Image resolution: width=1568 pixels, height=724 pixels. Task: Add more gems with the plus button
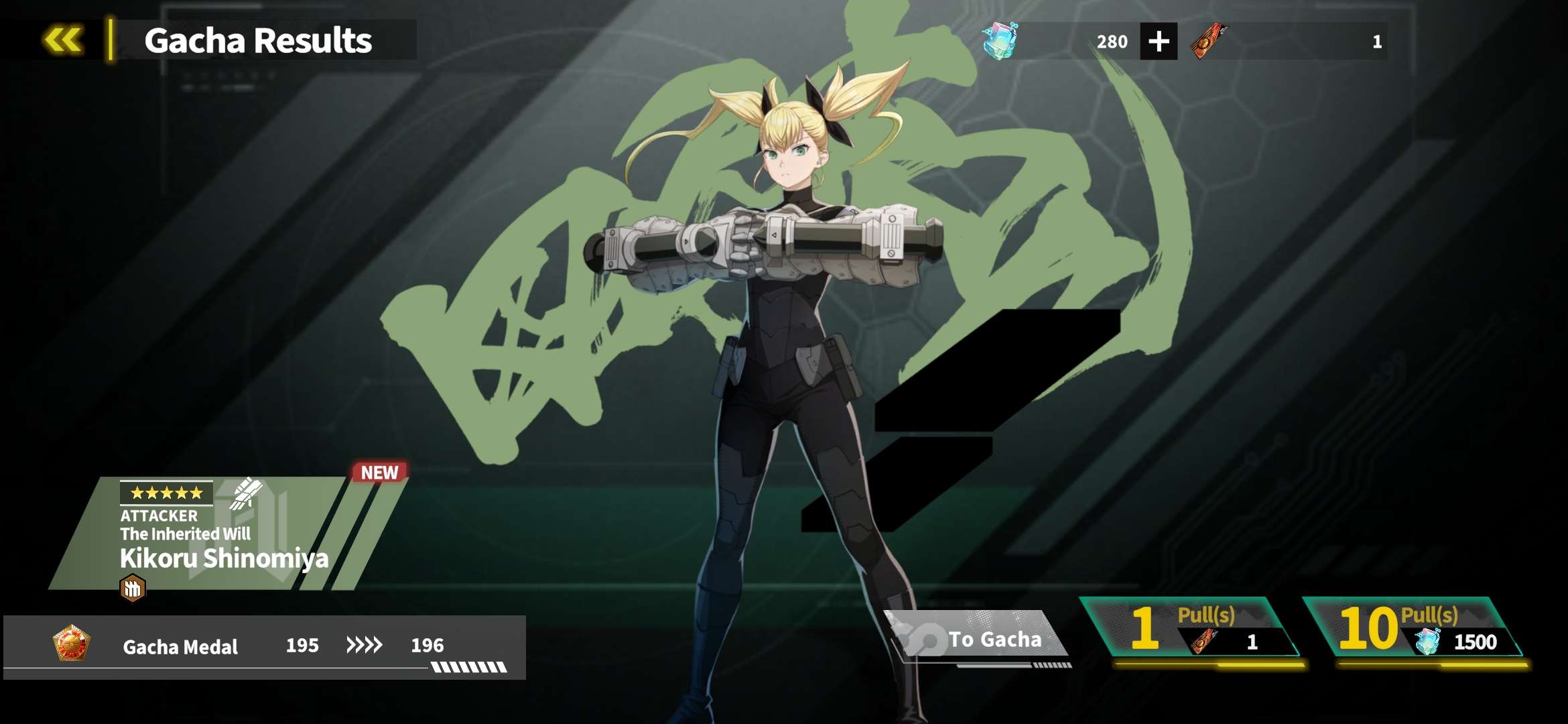pyautogui.click(x=1159, y=42)
